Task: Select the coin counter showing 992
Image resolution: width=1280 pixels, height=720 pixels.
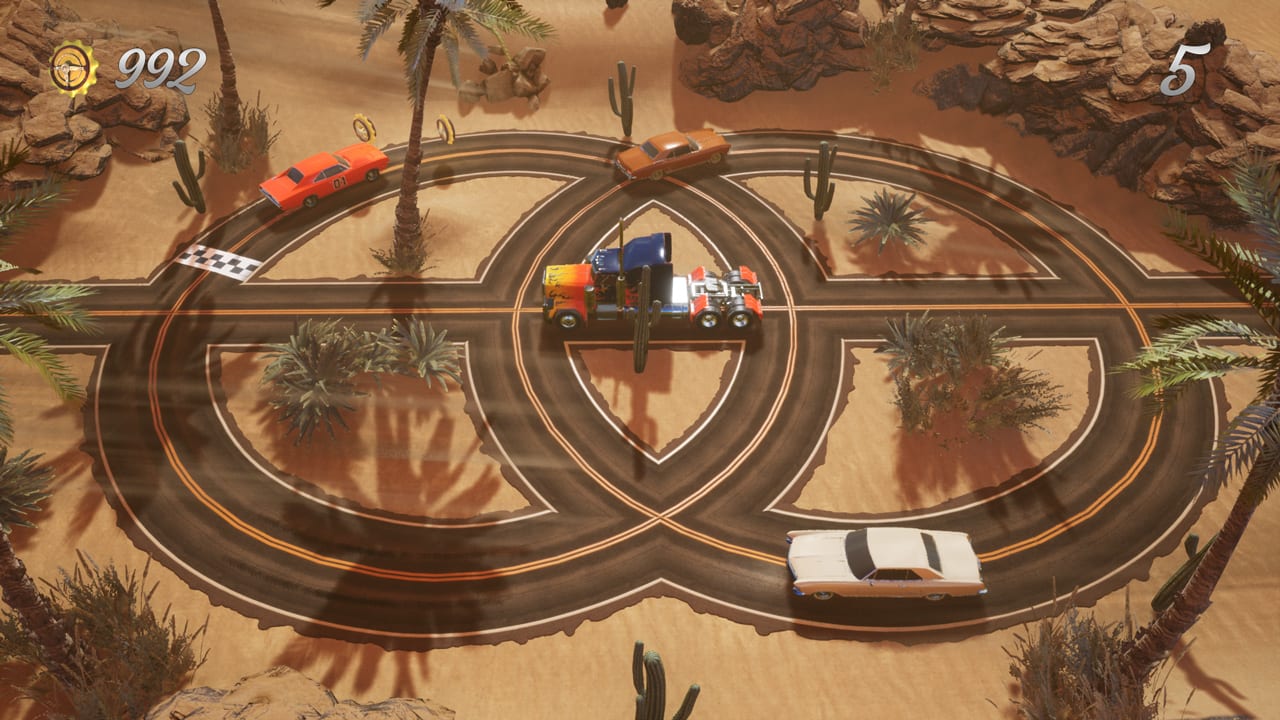Action: tap(150, 68)
